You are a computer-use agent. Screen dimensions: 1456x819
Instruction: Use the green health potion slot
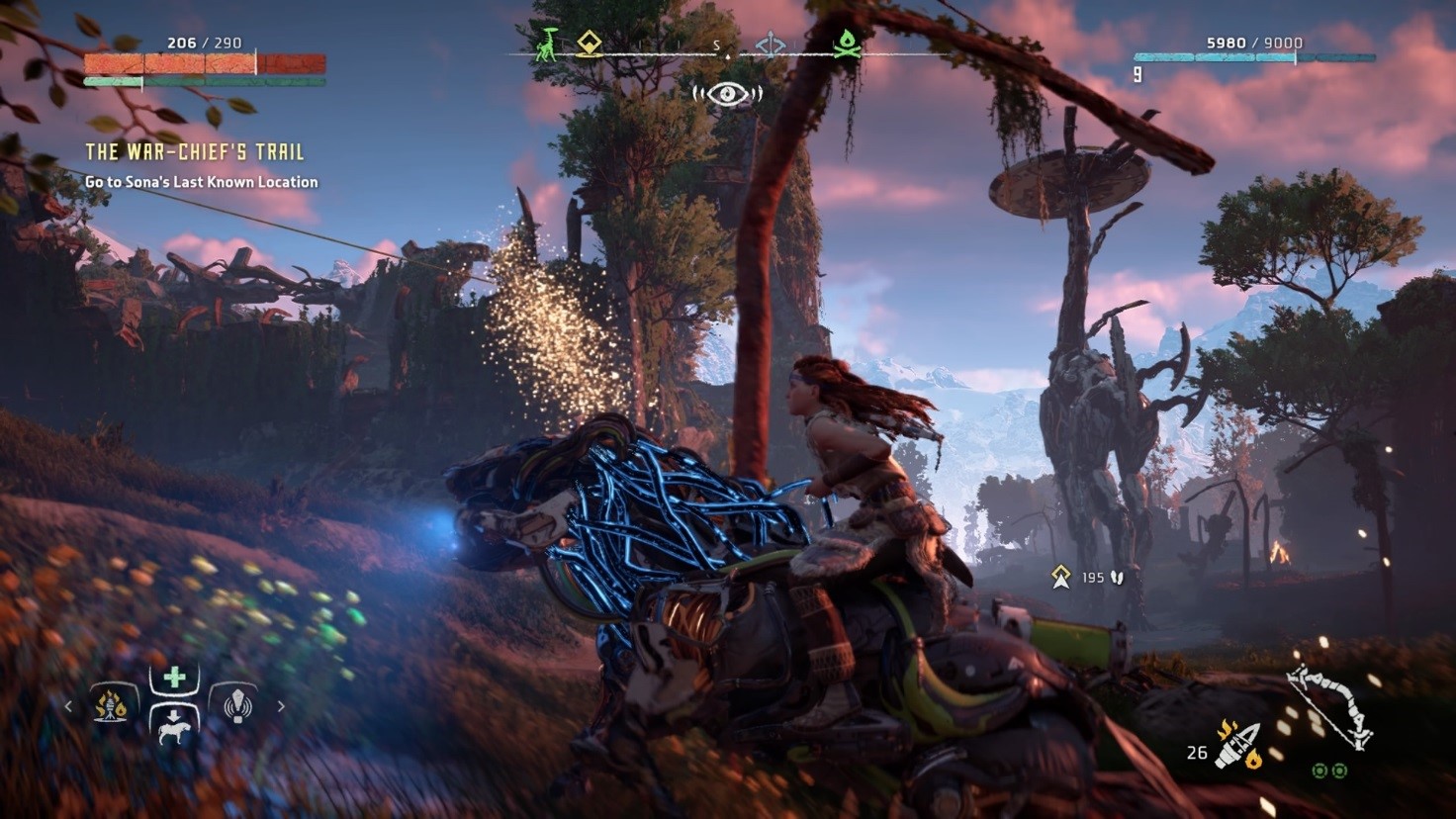[174, 679]
